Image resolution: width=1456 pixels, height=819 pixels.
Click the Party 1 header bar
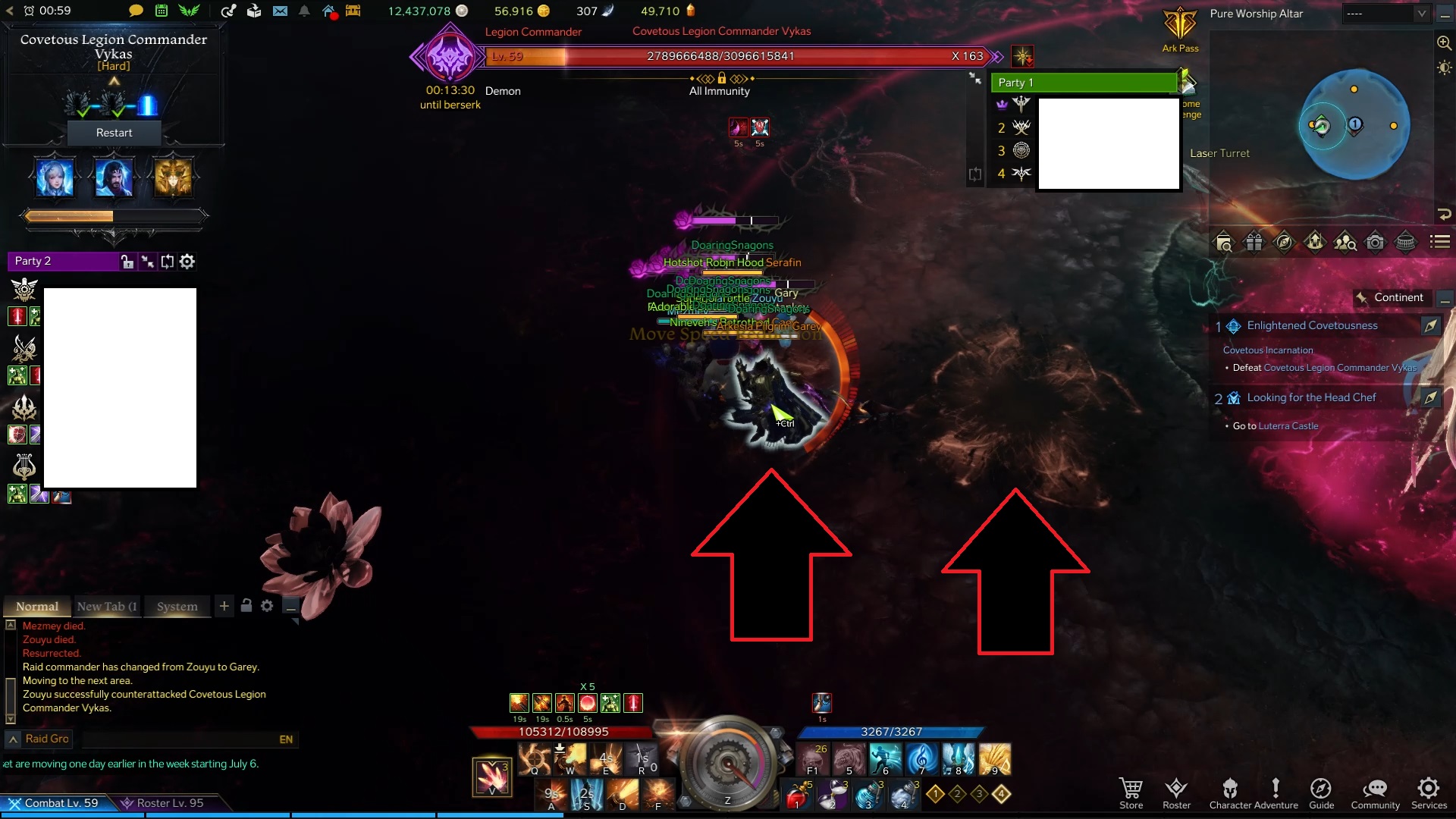coord(1084,82)
